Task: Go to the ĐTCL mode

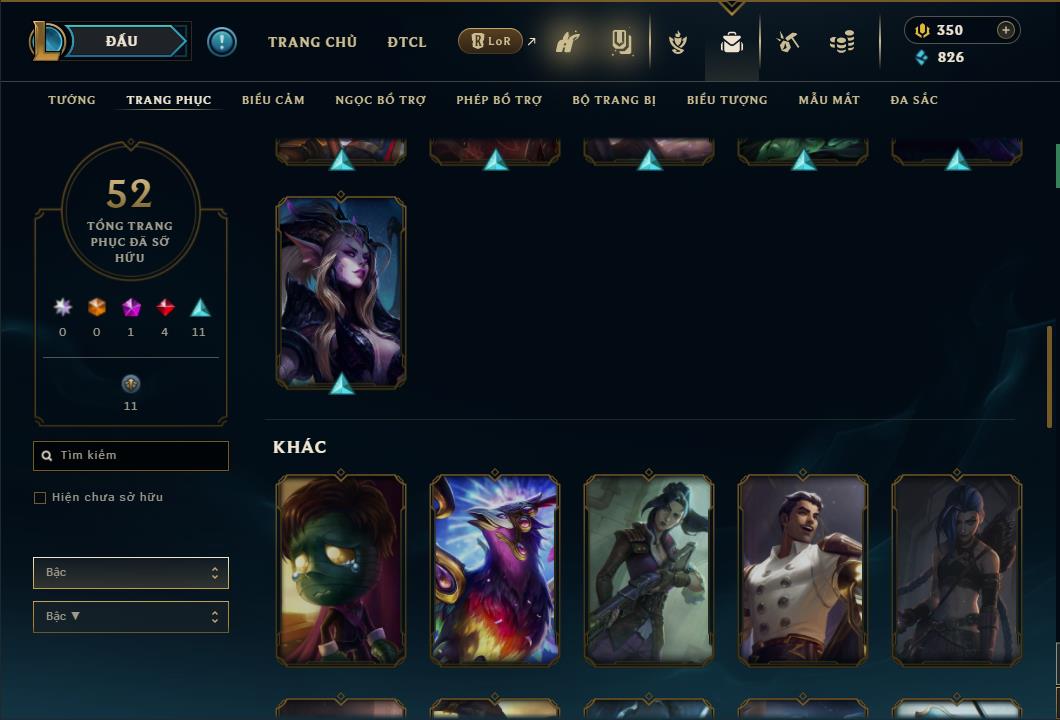Action: pyautogui.click(x=407, y=42)
